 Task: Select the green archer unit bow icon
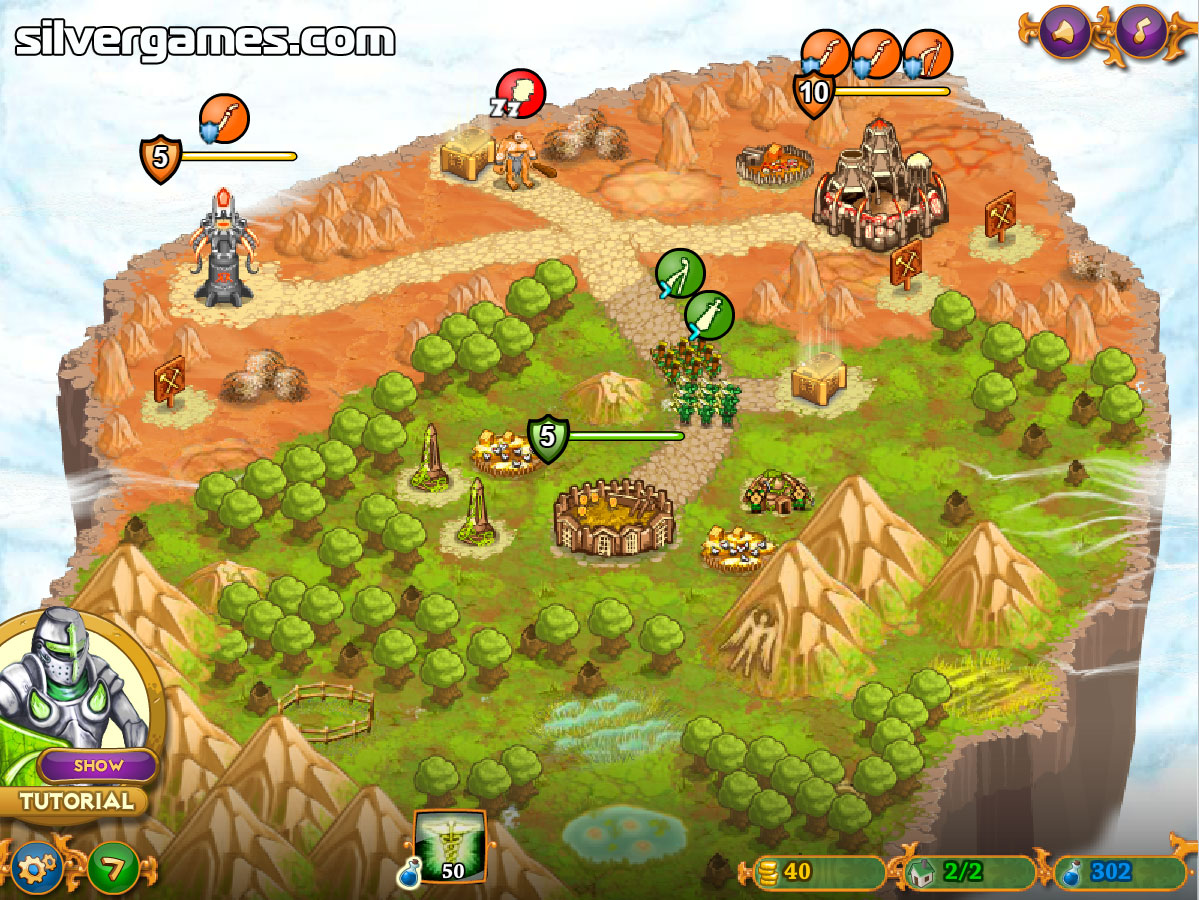(680, 273)
